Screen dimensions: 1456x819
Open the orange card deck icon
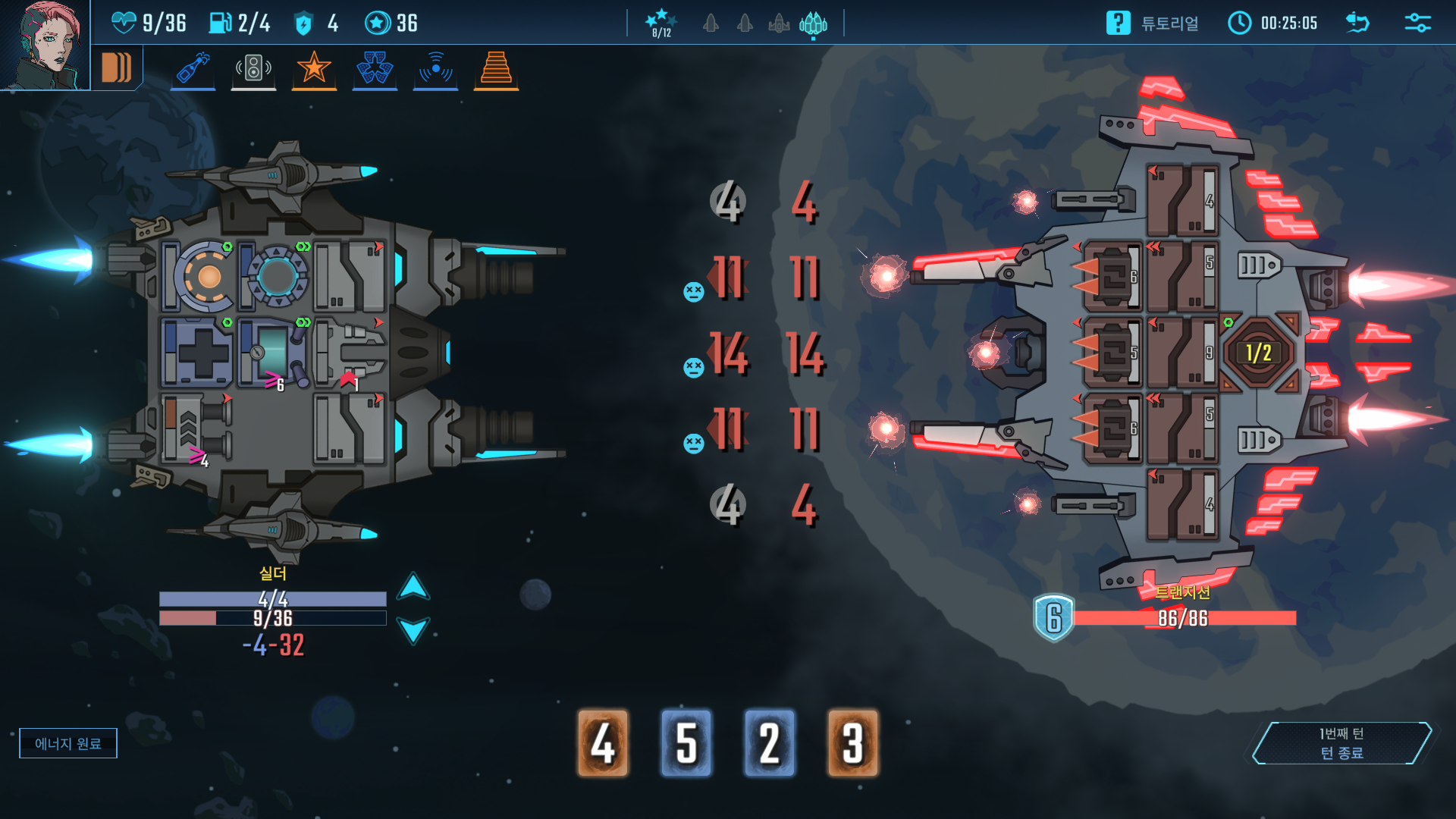(x=117, y=67)
